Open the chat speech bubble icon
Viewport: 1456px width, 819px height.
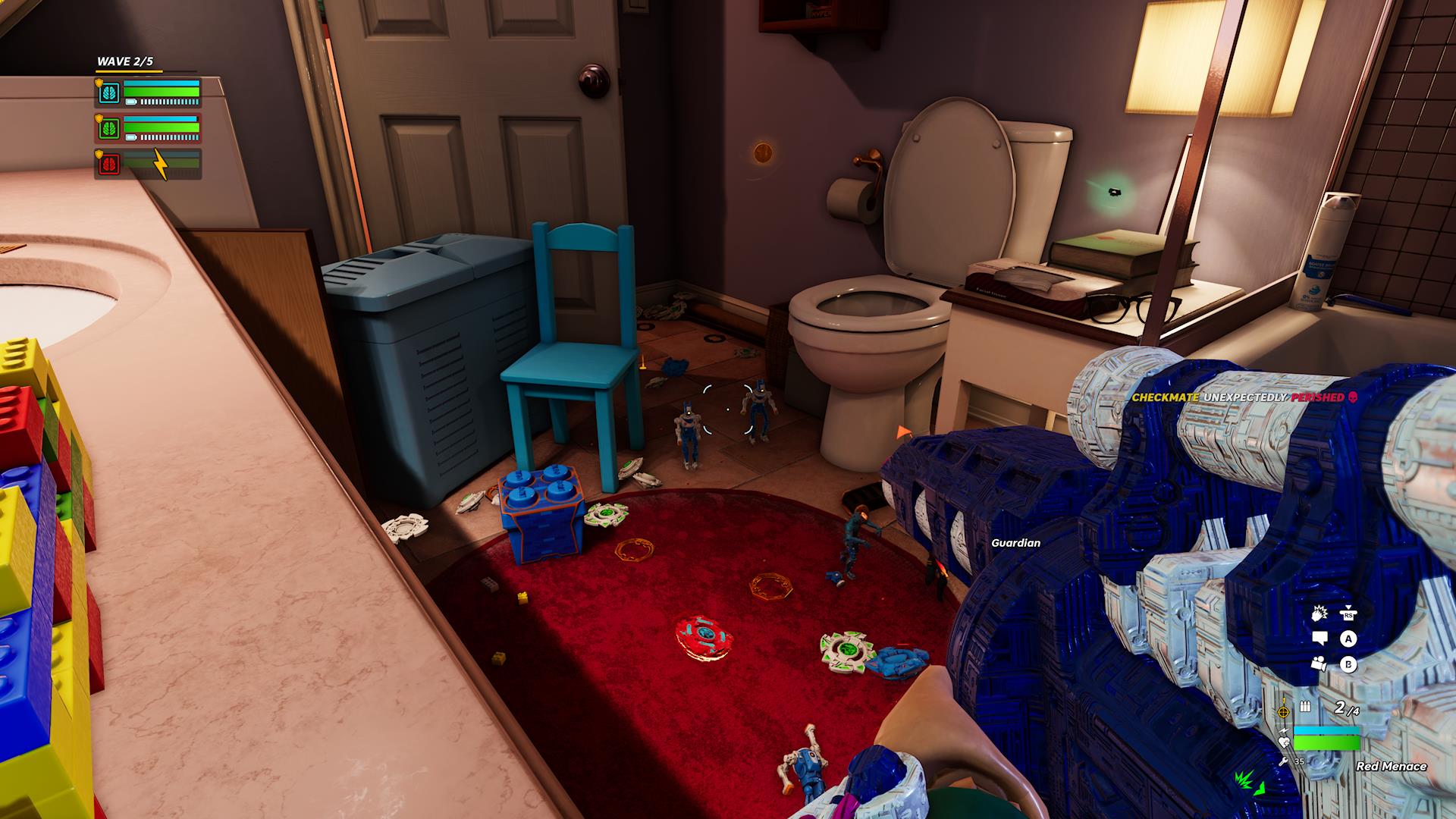(x=1319, y=639)
